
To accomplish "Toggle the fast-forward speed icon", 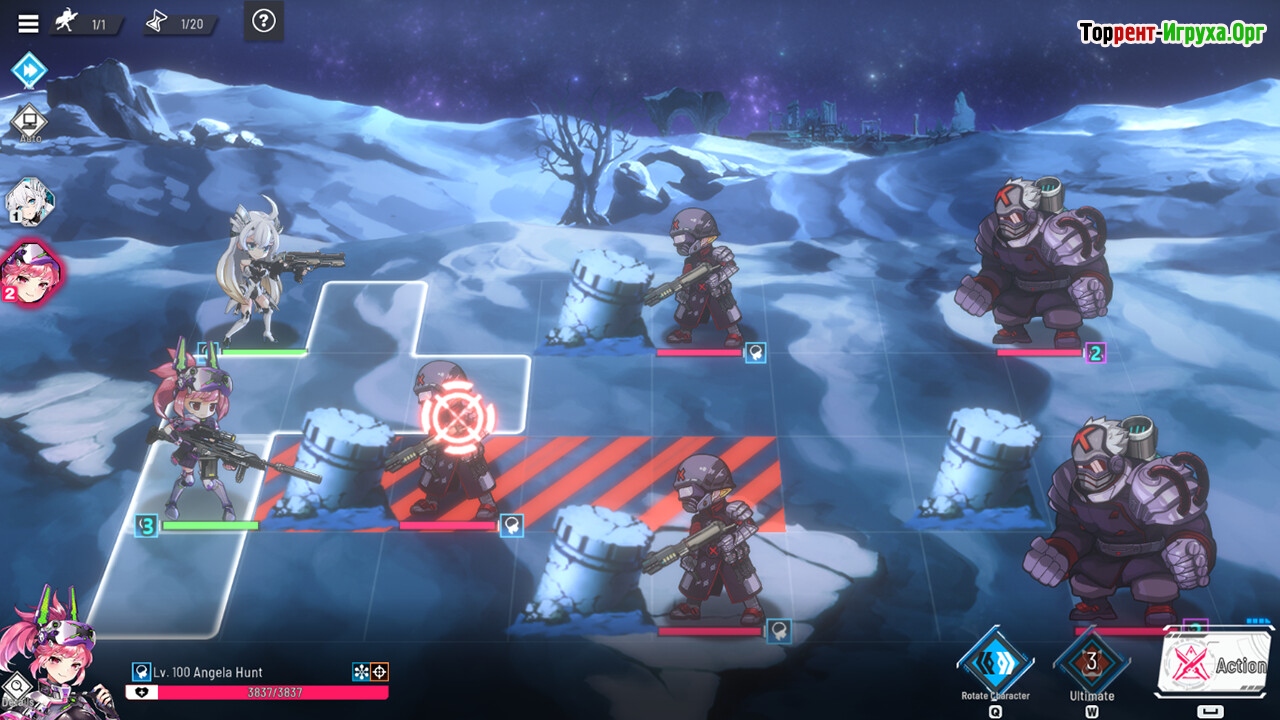I will pyautogui.click(x=29, y=71).
